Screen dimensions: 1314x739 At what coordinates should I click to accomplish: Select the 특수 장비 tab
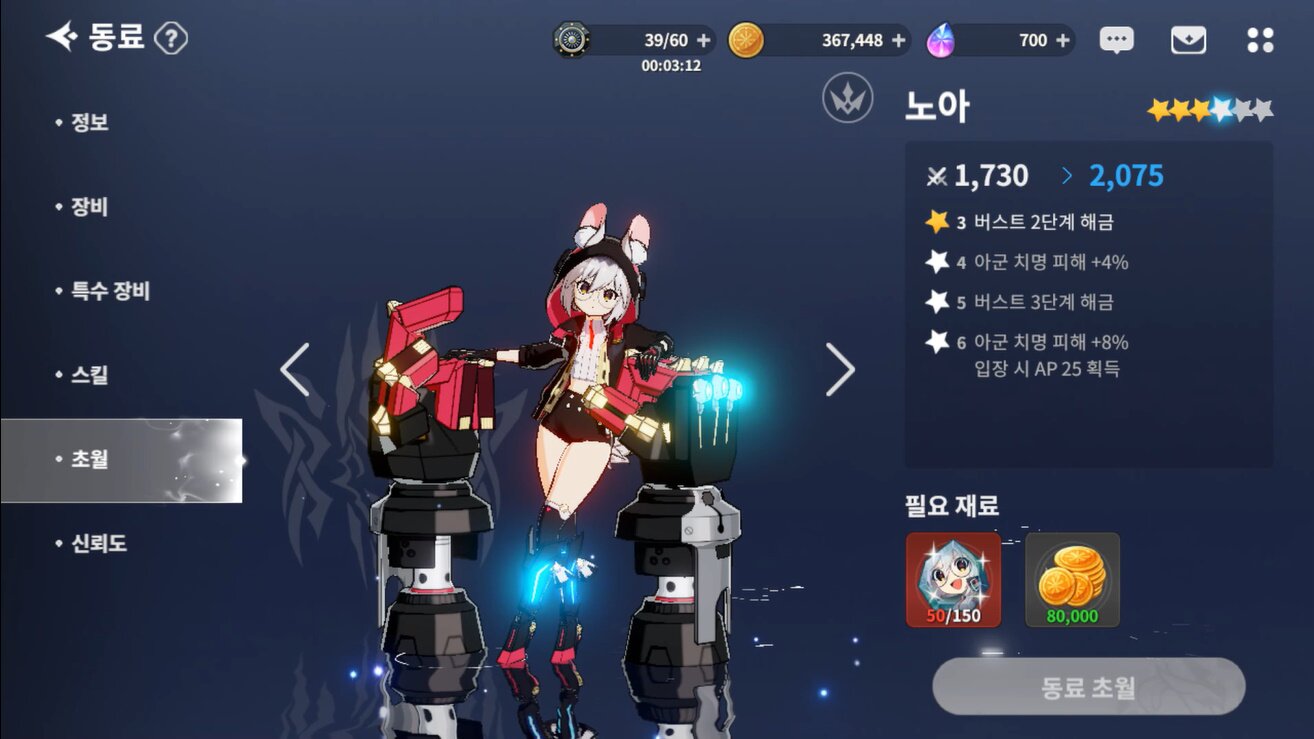[x=109, y=291]
